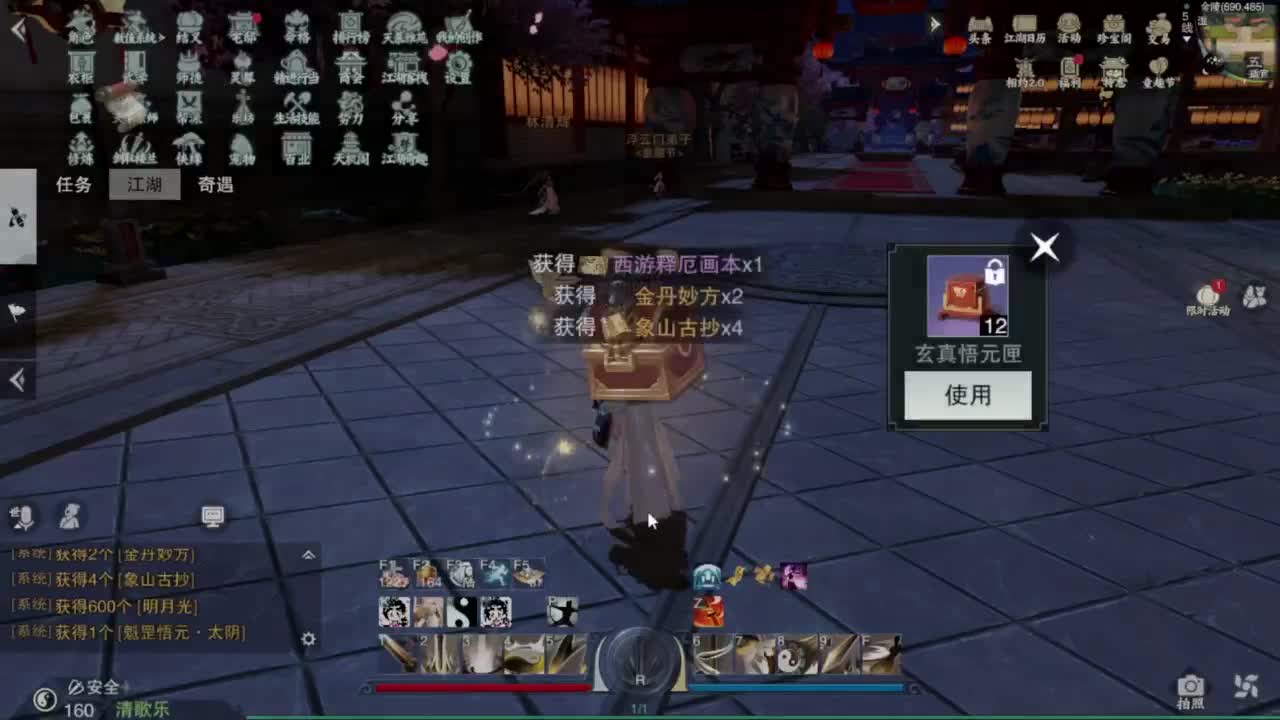Click the red health bar
The height and width of the screenshot is (720, 1280).
coord(480,686)
